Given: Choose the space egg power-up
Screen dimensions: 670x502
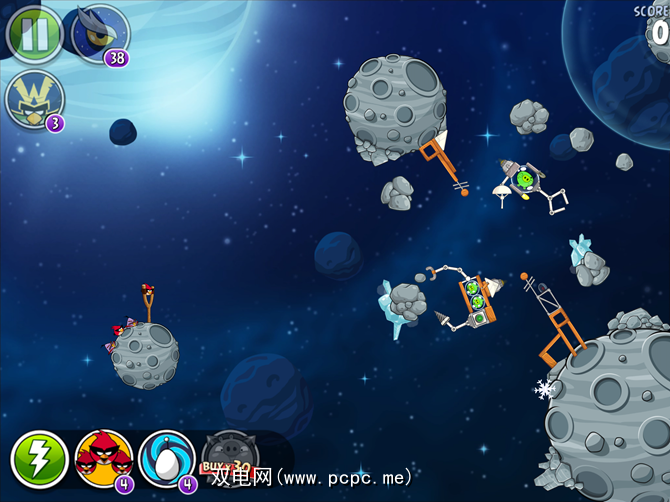Looking at the screenshot, I should (x=166, y=459).
